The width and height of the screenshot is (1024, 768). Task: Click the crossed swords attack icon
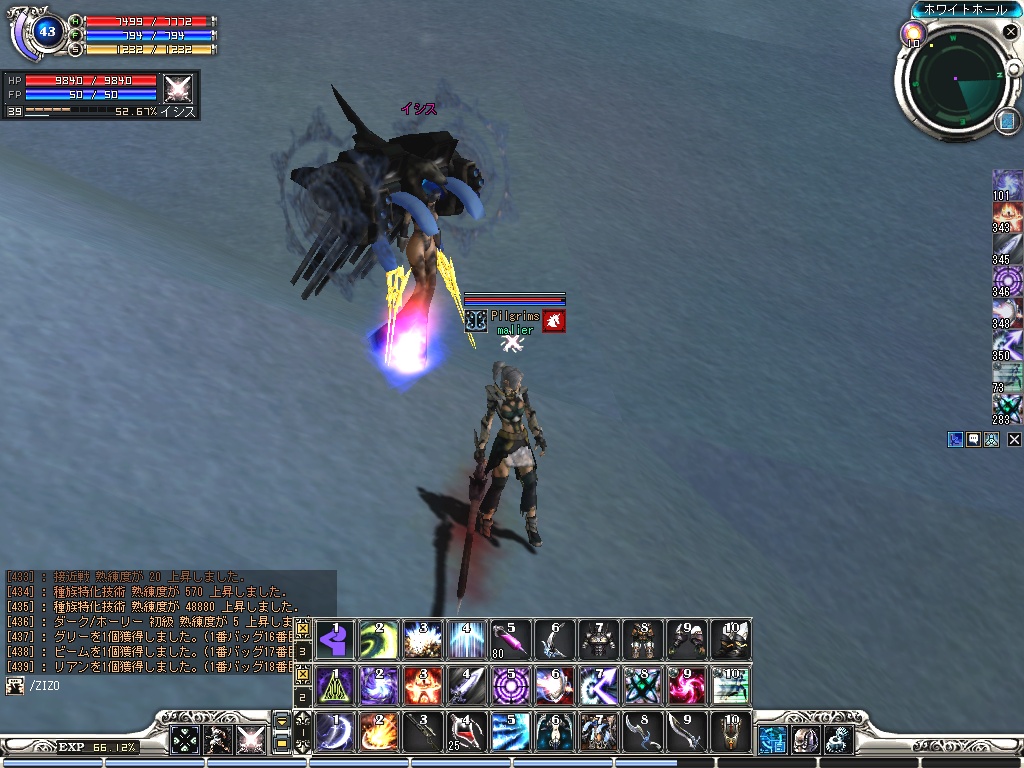coord(251,739)
